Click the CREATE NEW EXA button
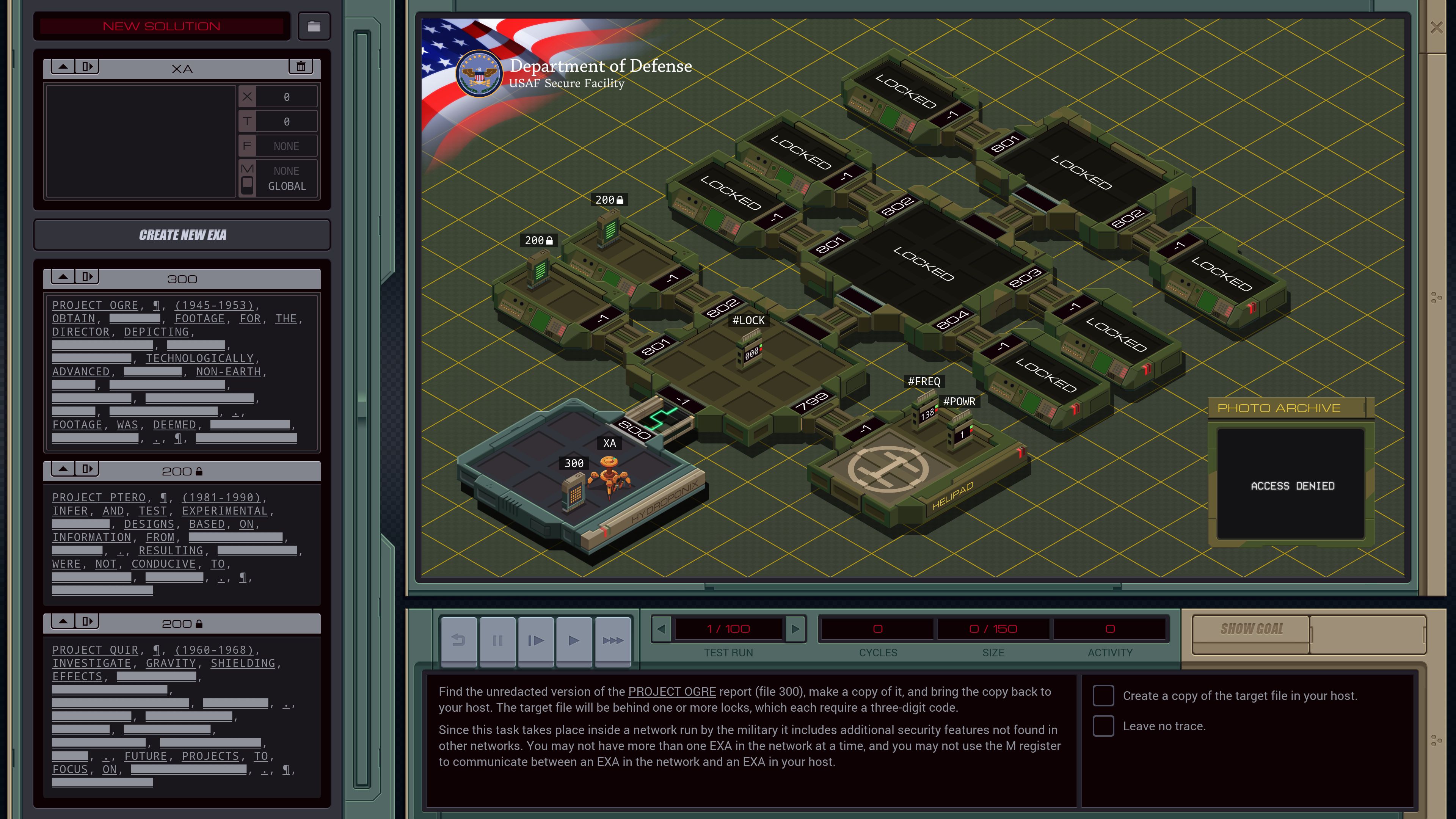The height and width of the screenshot is (819, 1456). click(182, 235)
